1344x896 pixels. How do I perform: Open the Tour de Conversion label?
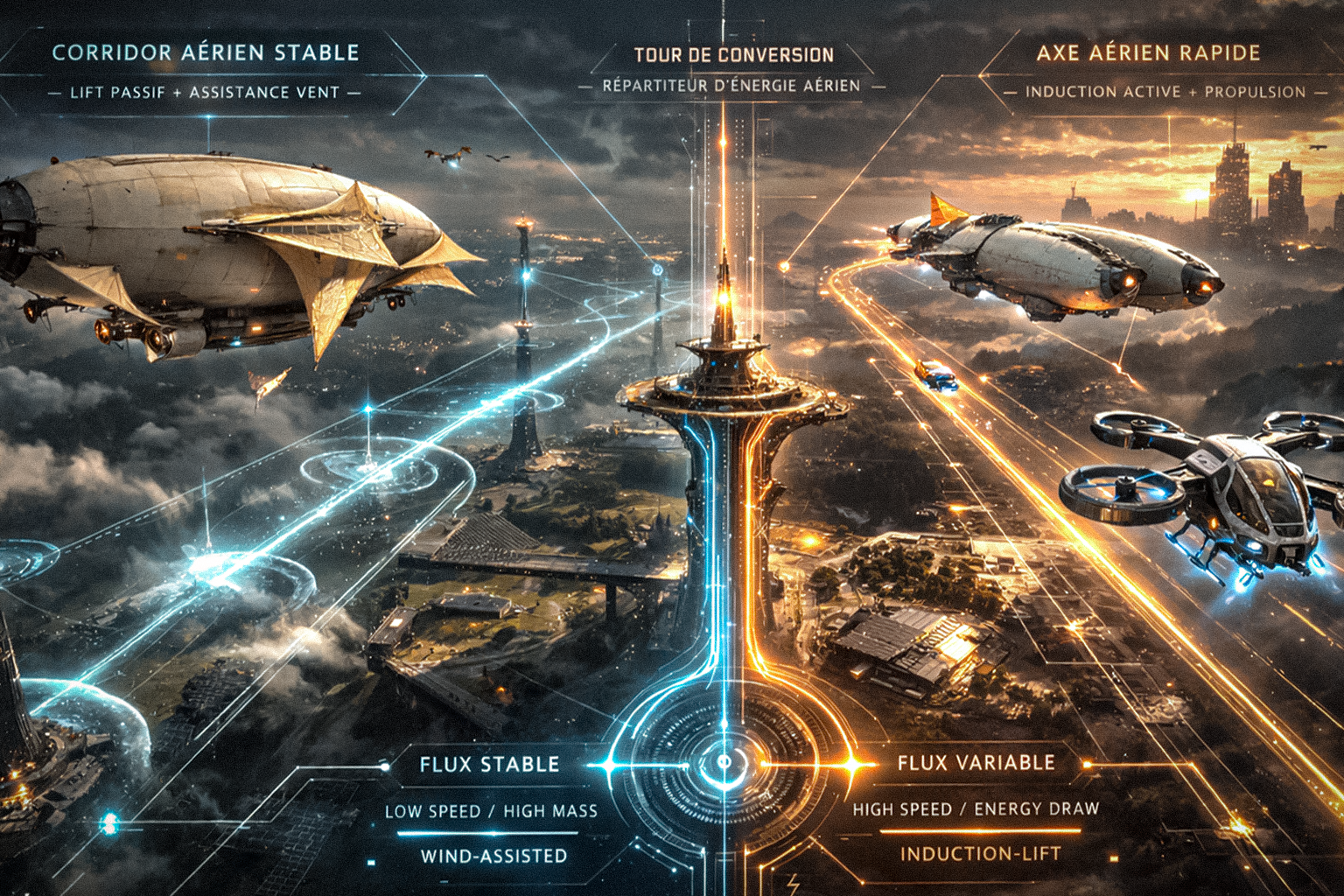(733, 55)
